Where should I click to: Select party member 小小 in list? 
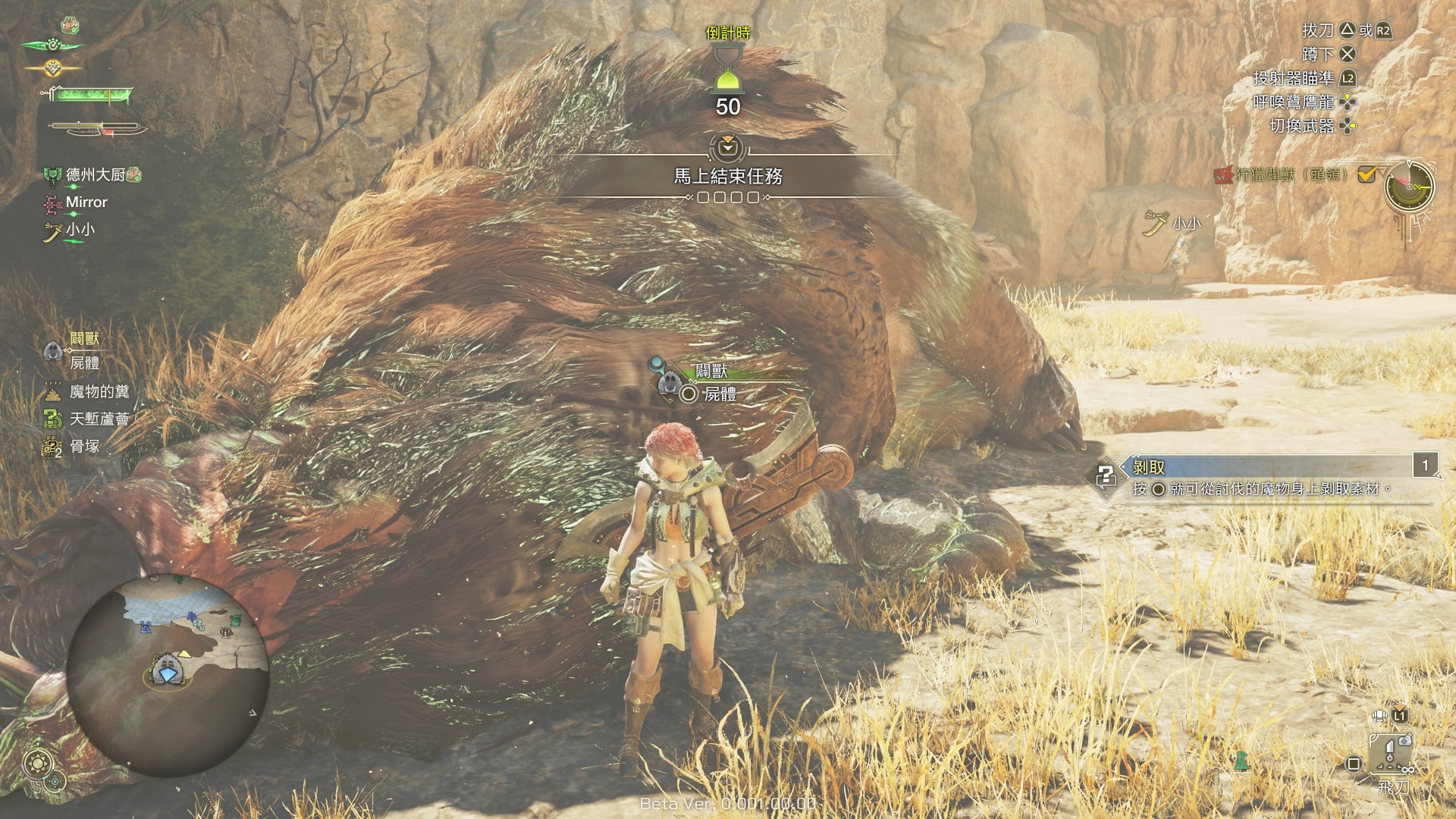[80, 230]
